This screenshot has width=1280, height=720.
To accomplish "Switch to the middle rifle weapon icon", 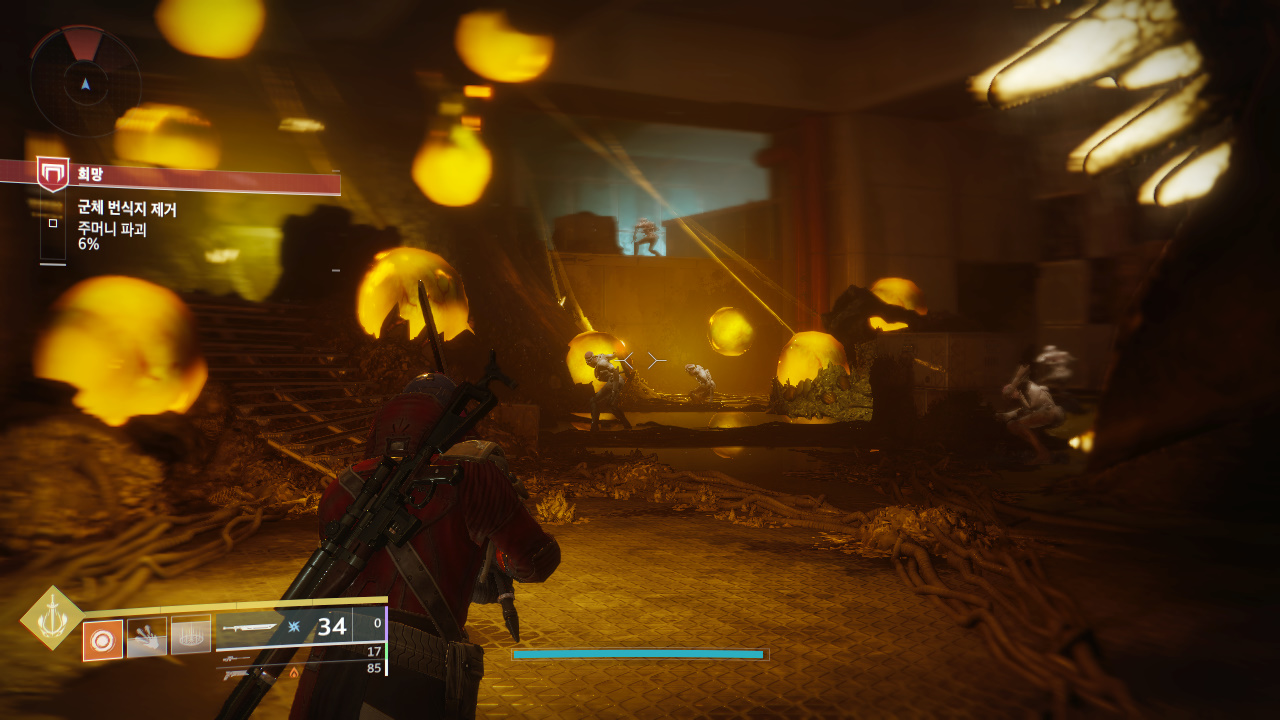I will point(236,659).
